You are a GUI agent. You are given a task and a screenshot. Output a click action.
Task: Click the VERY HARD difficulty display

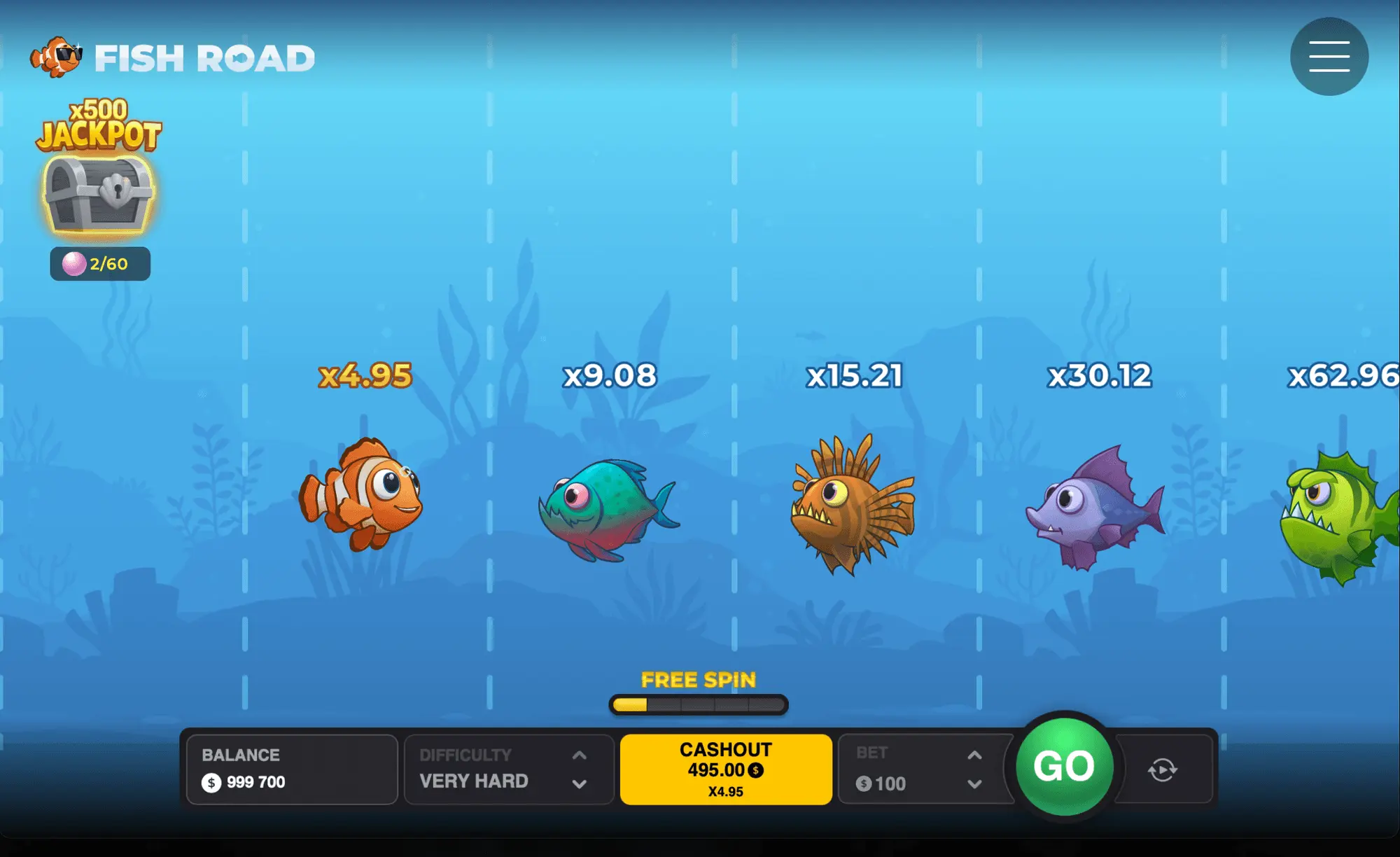coord(472,781)
